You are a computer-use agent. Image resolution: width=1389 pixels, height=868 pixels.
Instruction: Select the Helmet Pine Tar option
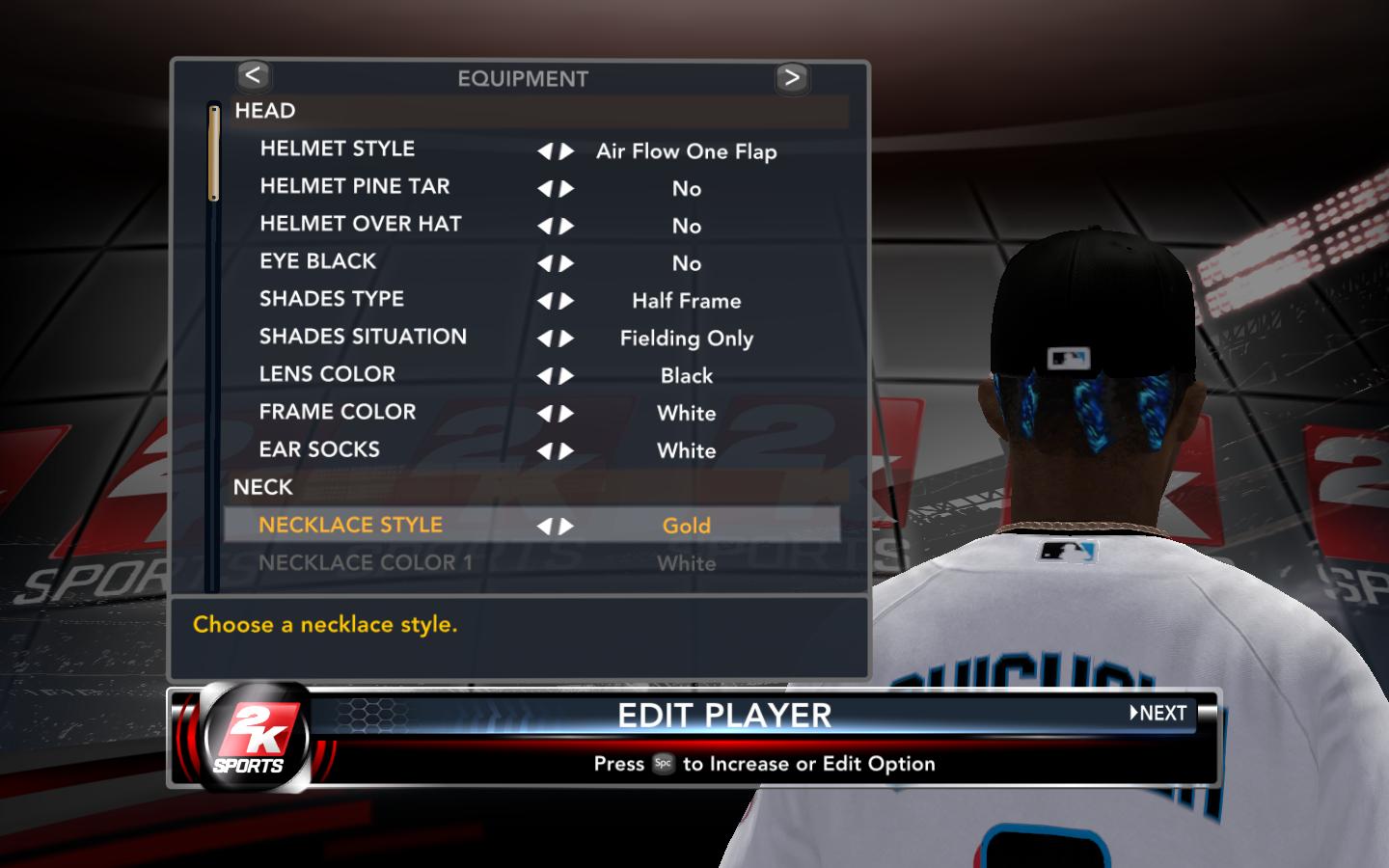(x=354, y=187)
